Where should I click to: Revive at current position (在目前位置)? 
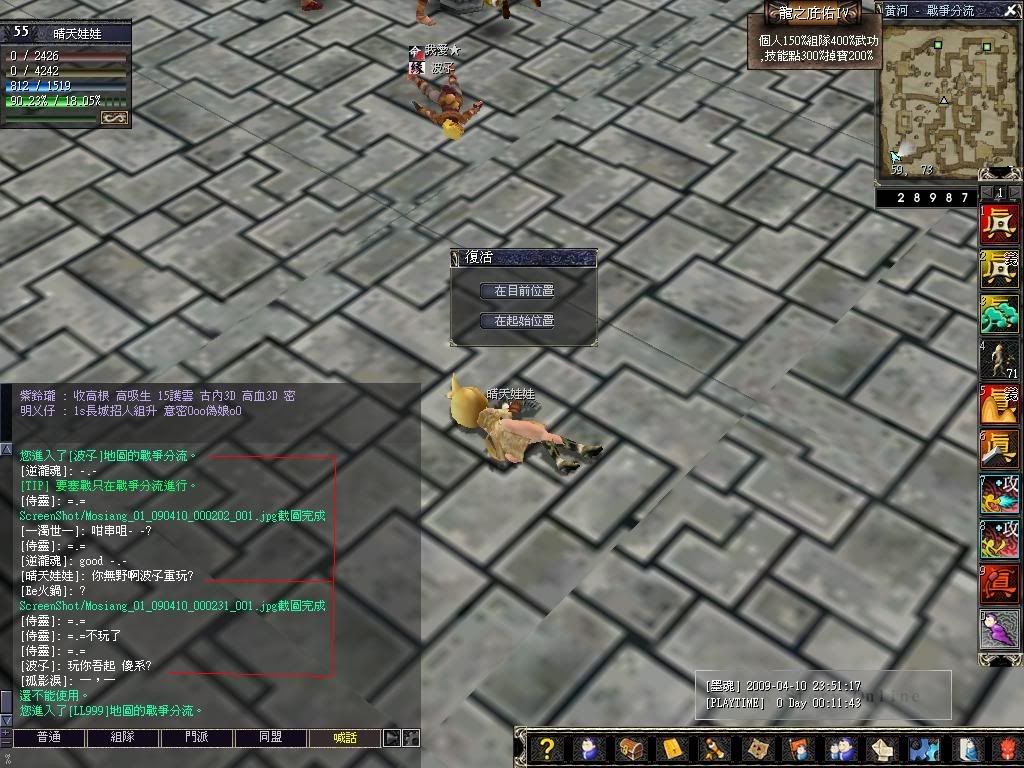523,290
